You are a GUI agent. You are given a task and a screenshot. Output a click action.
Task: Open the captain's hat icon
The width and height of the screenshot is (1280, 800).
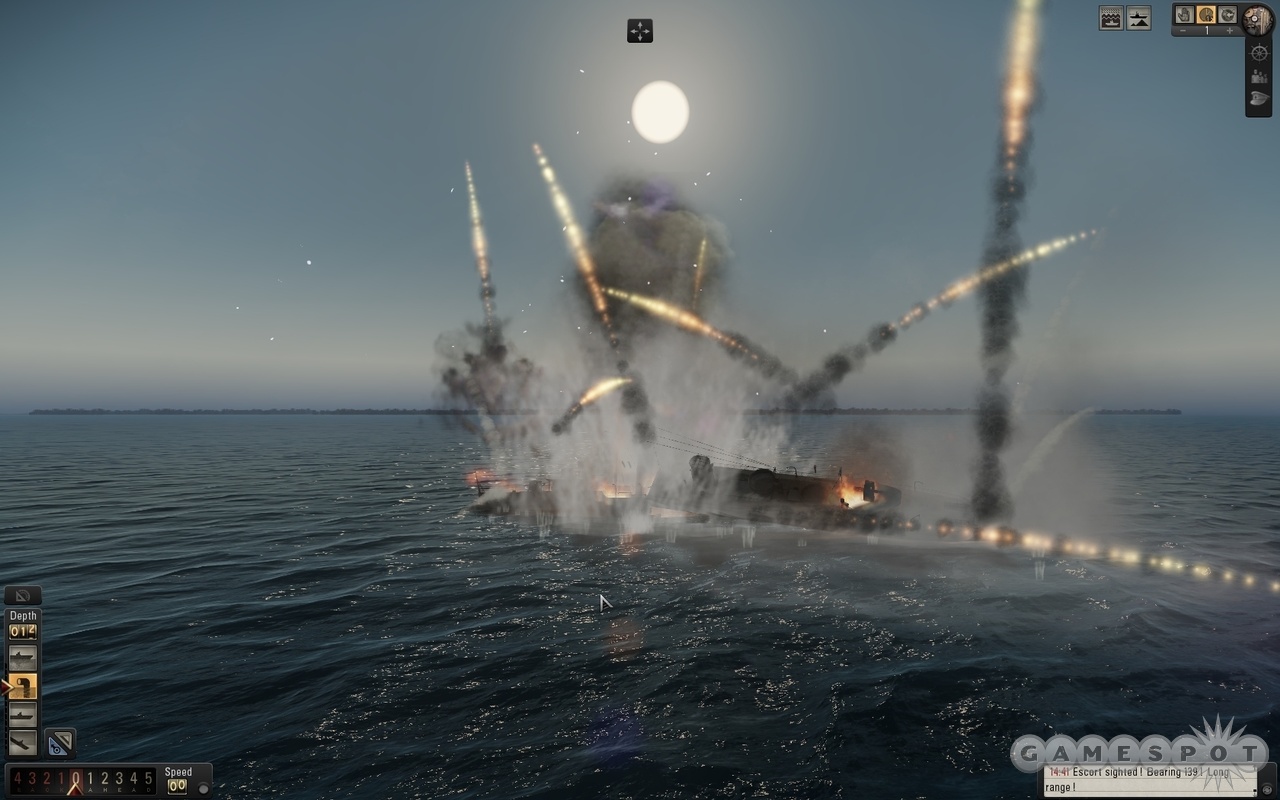click(1259, 99)
